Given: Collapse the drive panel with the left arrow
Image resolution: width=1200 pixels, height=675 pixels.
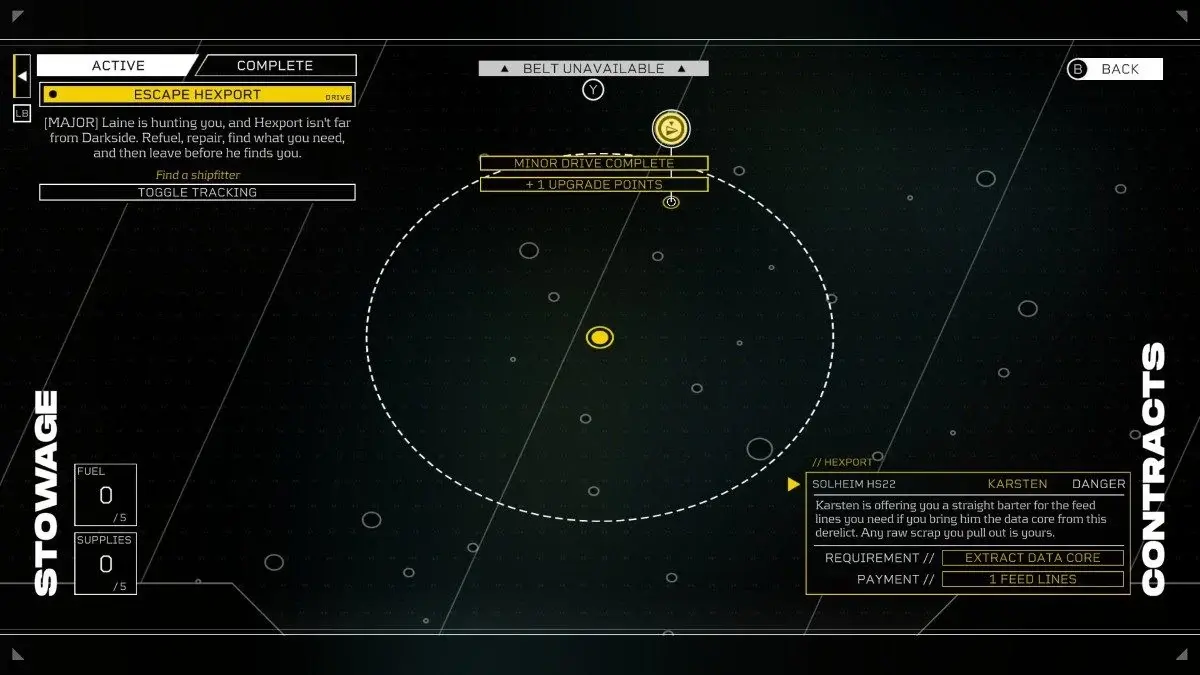Looking at the screenshot, I should pyautogui.click(x=22, y=75).
